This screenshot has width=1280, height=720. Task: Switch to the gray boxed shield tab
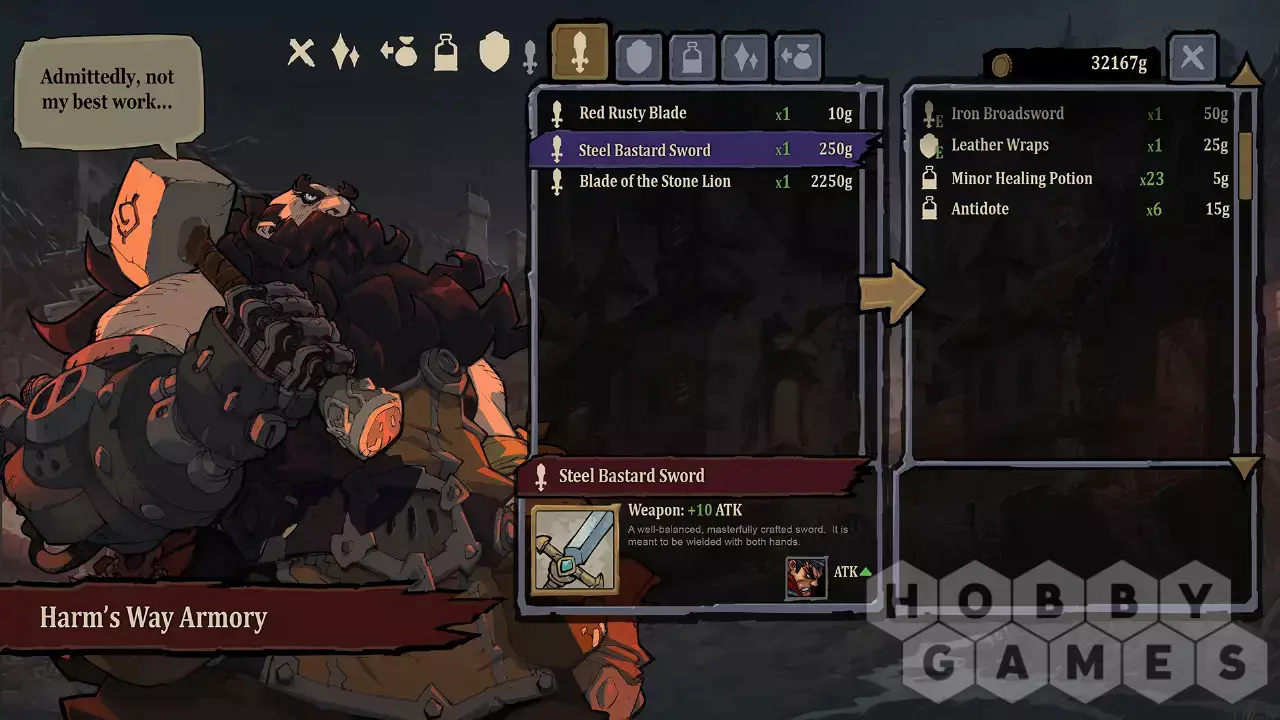pyautogui.click(x=638, y=58)
